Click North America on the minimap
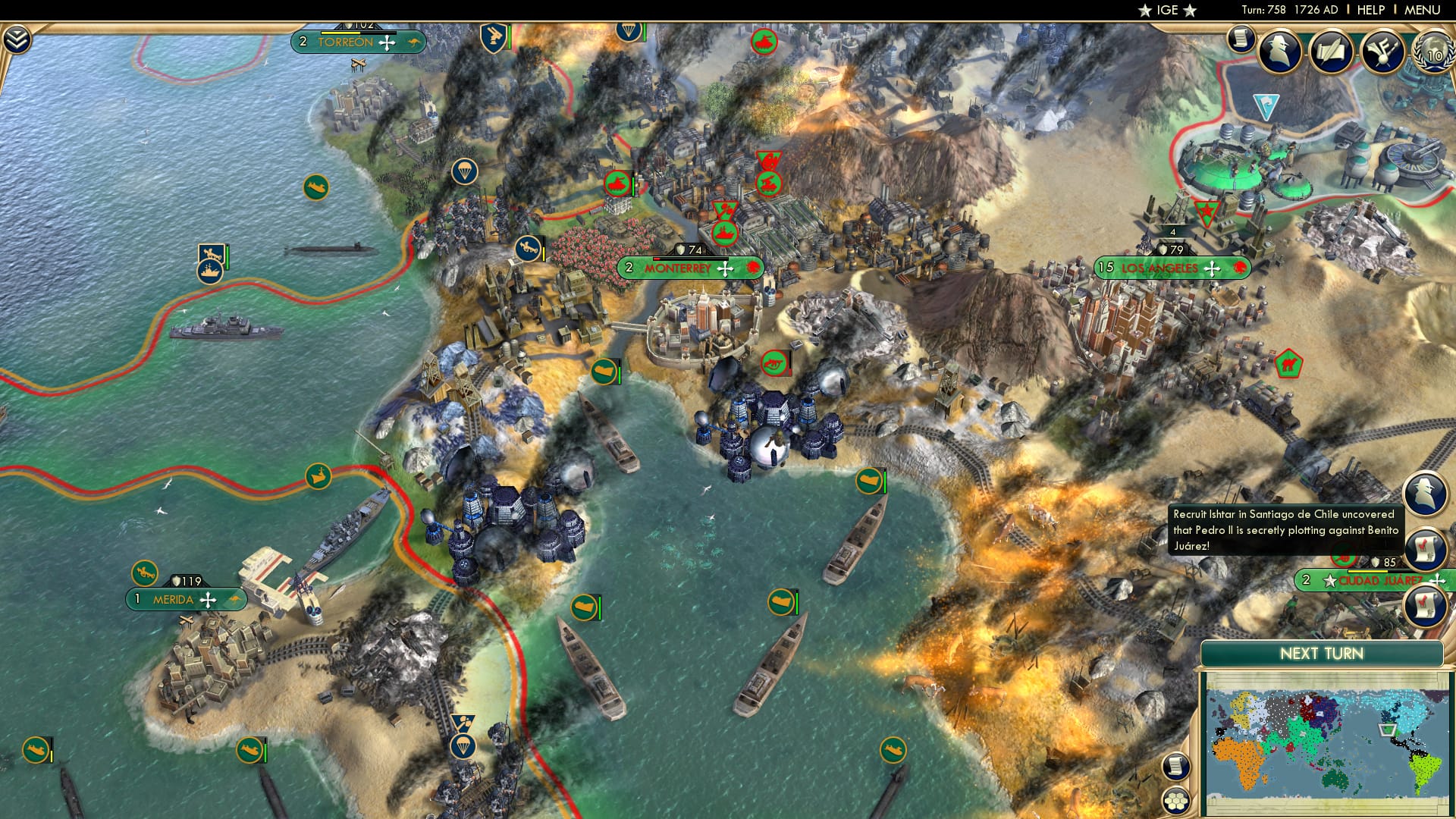This screenshot has height=819, width=1456. [x=1408, y=709]
